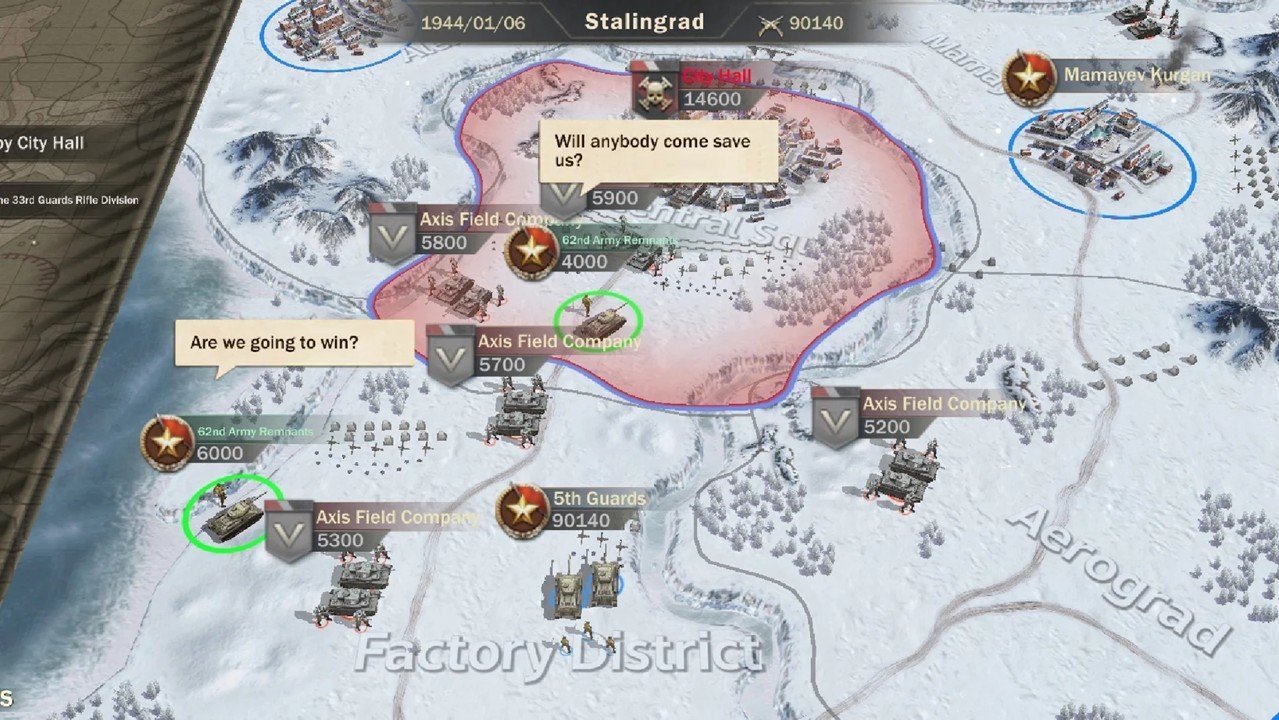Image resolution: width=1279 pixels, height=720 pixels.
Task: Target the Axis Field Company with 5300 strength
Action: (x=289, y=530)
